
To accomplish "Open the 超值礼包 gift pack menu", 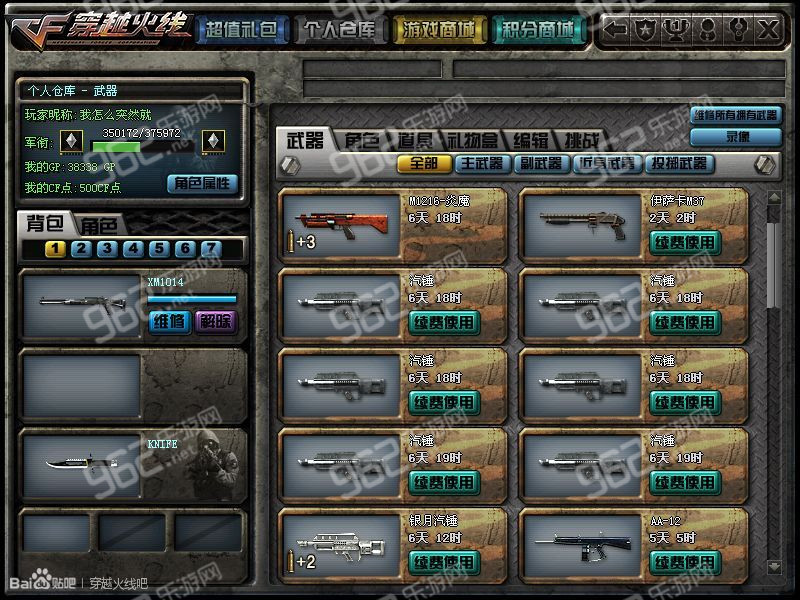I will [x=240, y=31].
